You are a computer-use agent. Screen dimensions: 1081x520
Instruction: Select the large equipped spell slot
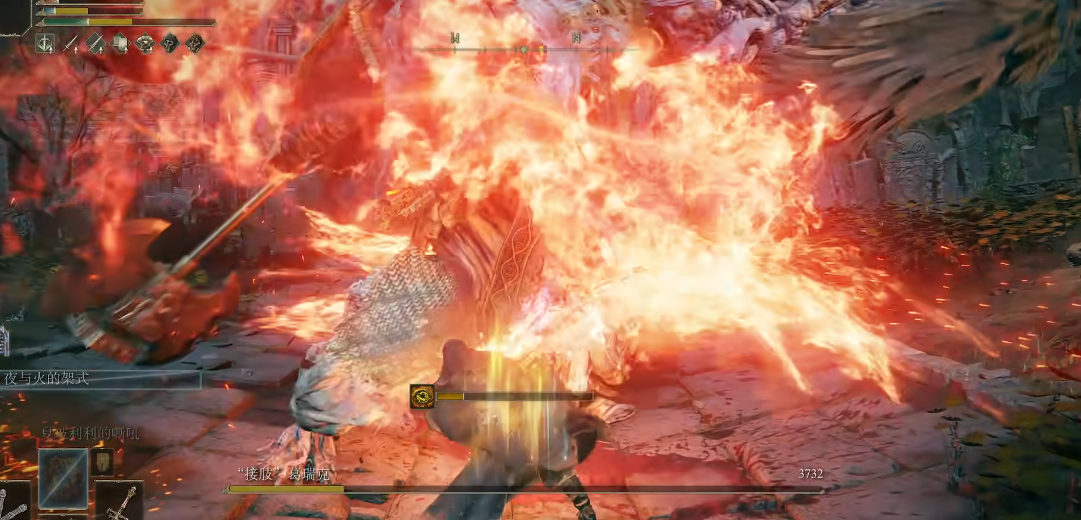pyautogui.click(x=63, y=476)
